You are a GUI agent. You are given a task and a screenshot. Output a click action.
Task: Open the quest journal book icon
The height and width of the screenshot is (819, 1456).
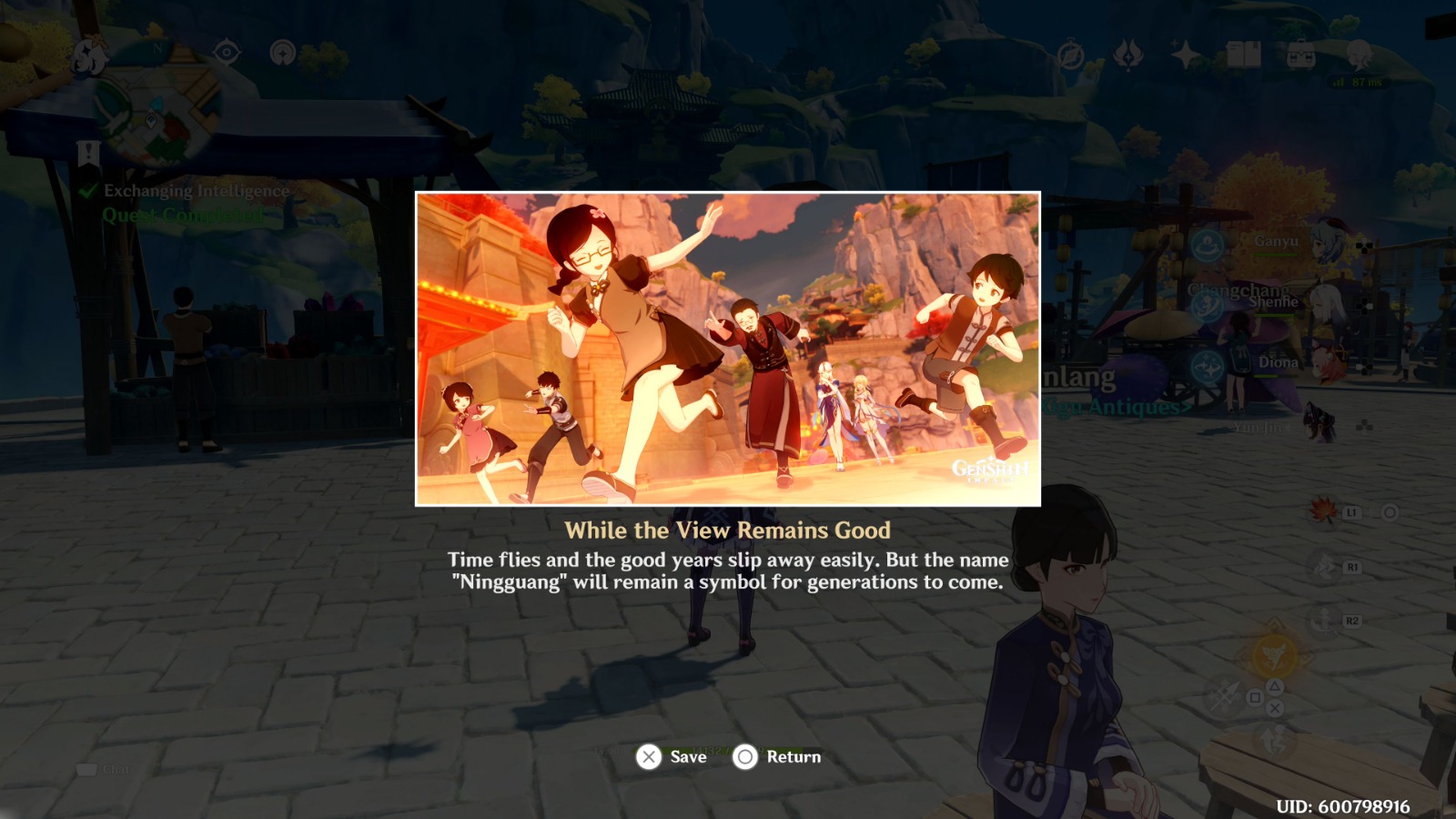pyautogui.click(x=1244, y=55)
